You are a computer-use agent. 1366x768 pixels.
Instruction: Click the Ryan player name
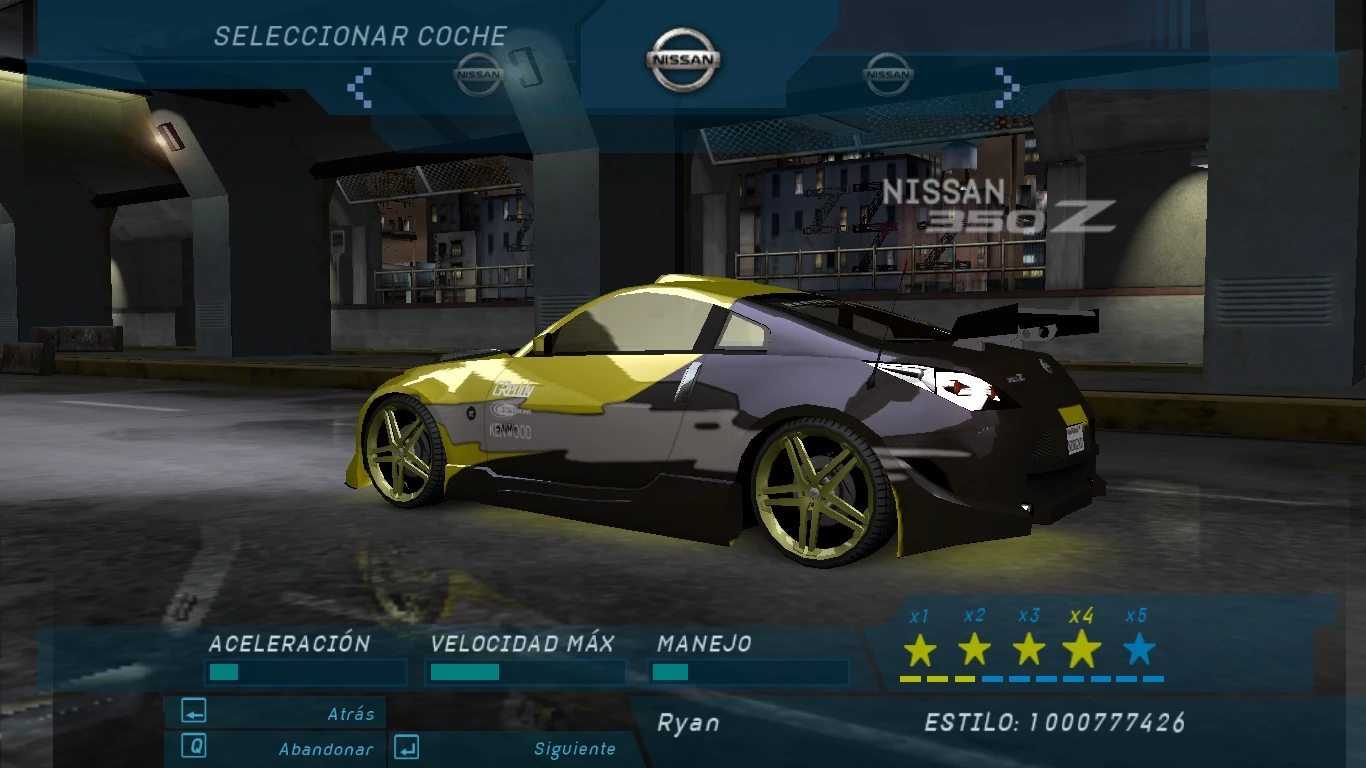coord(688,723)
